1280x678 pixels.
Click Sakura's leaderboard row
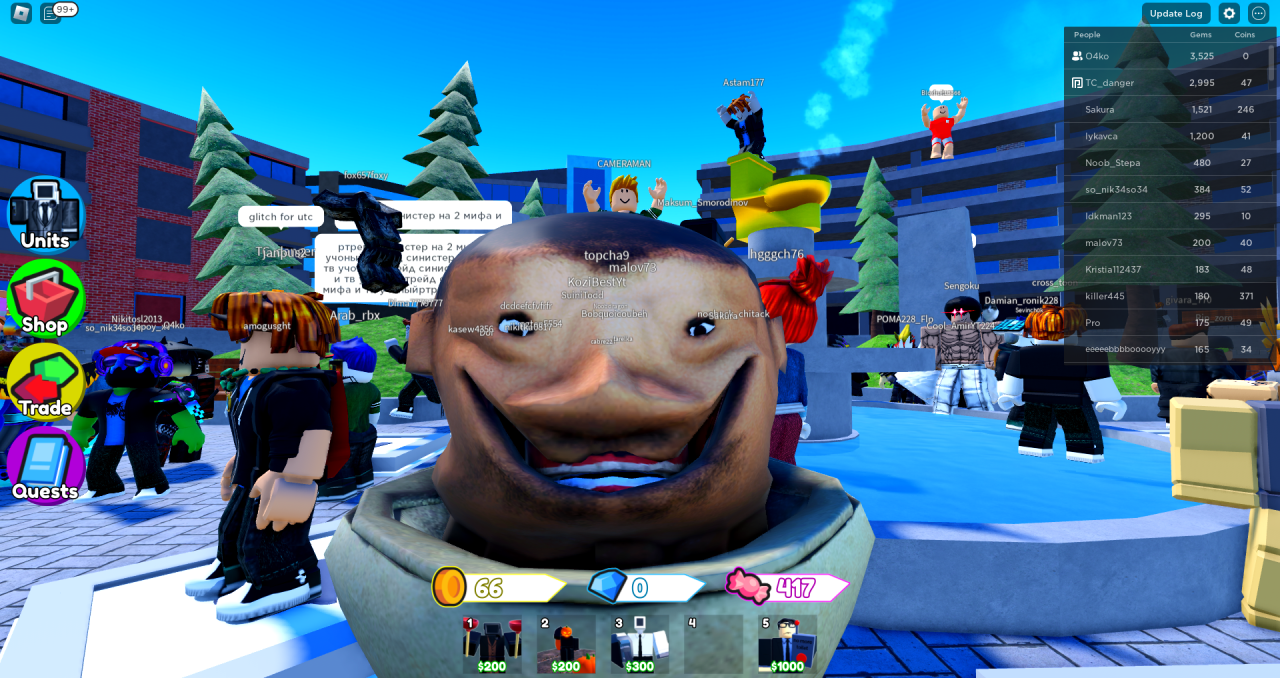pyautogui.click(x=1165, y=109)
